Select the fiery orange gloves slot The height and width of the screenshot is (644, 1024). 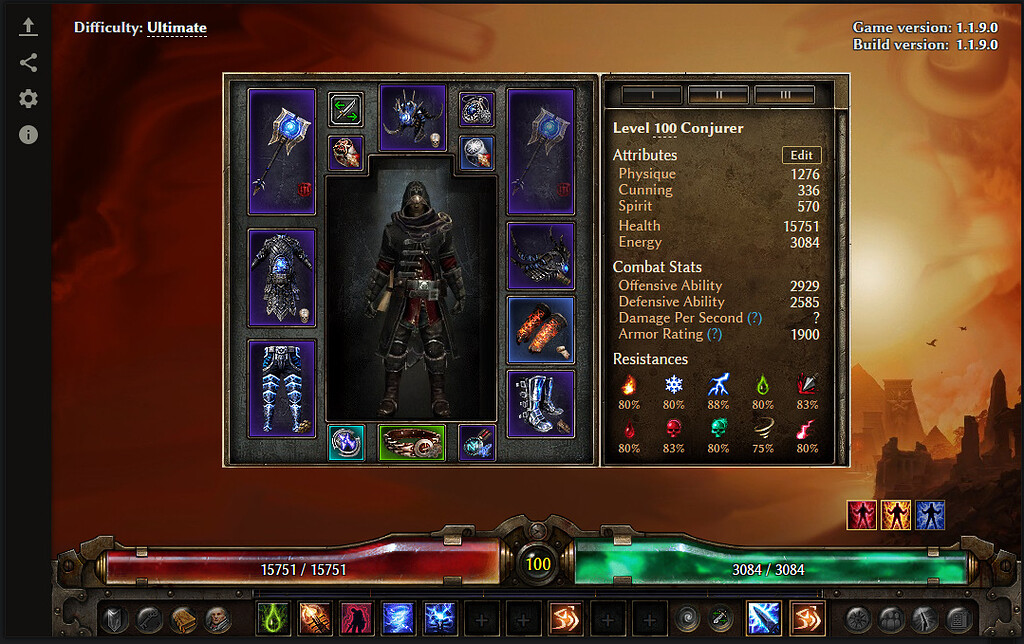[540, 329]
